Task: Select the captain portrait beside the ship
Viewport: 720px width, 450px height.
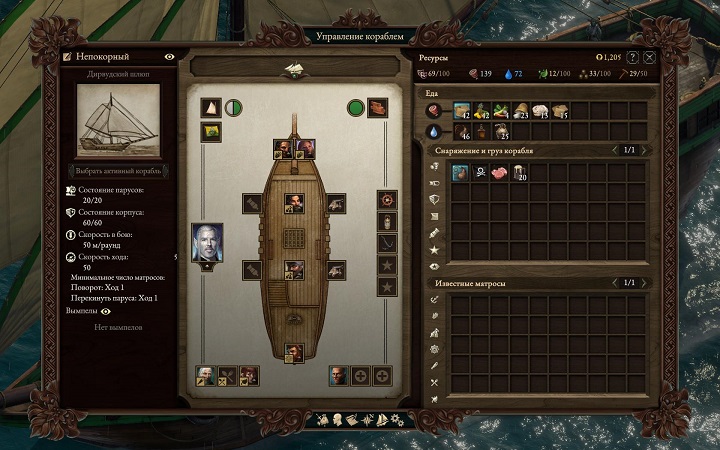Action: coord(207,243)
